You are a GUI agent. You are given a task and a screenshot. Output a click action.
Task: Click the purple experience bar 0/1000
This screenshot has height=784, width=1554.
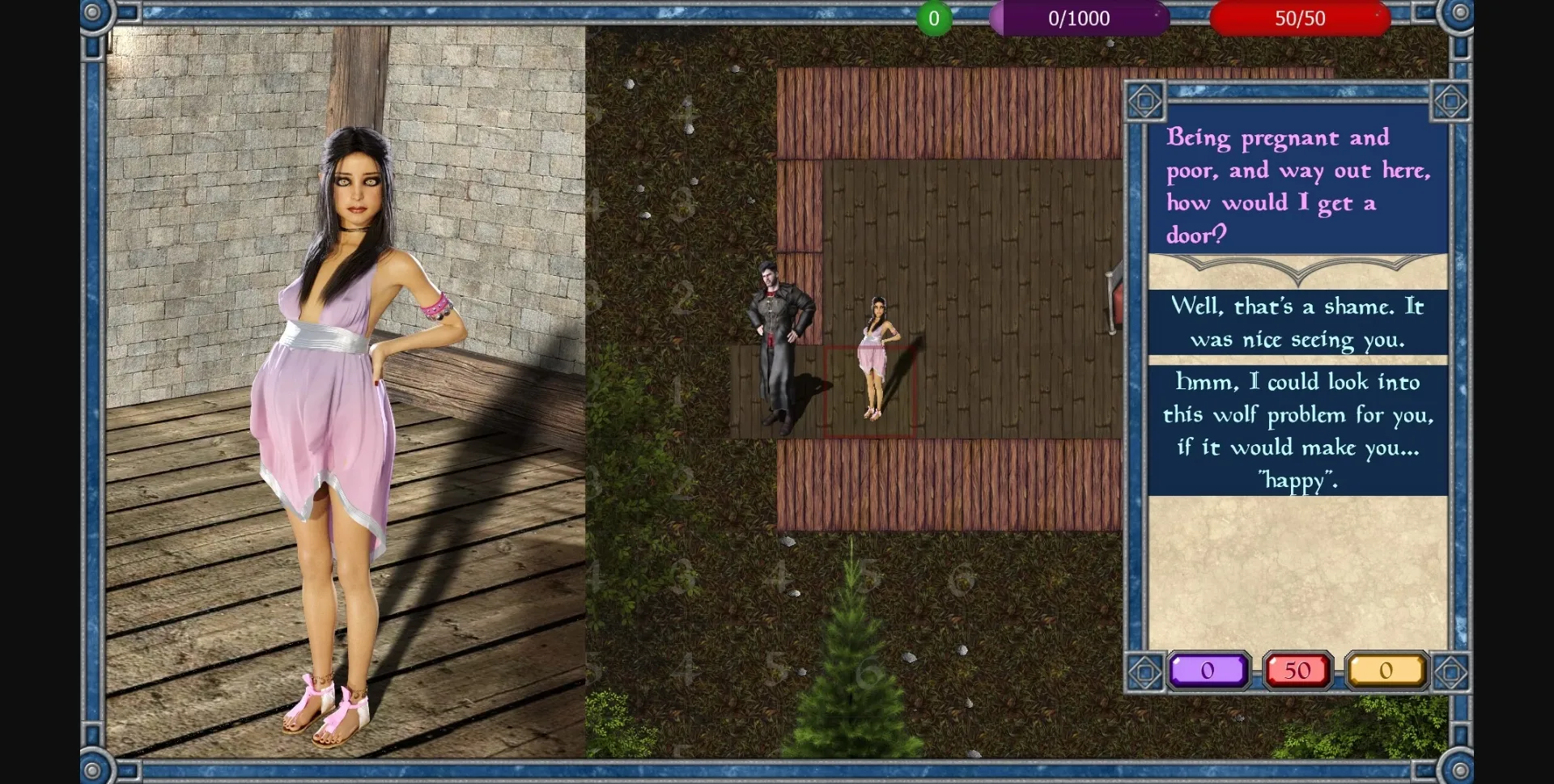(1081, 18)
